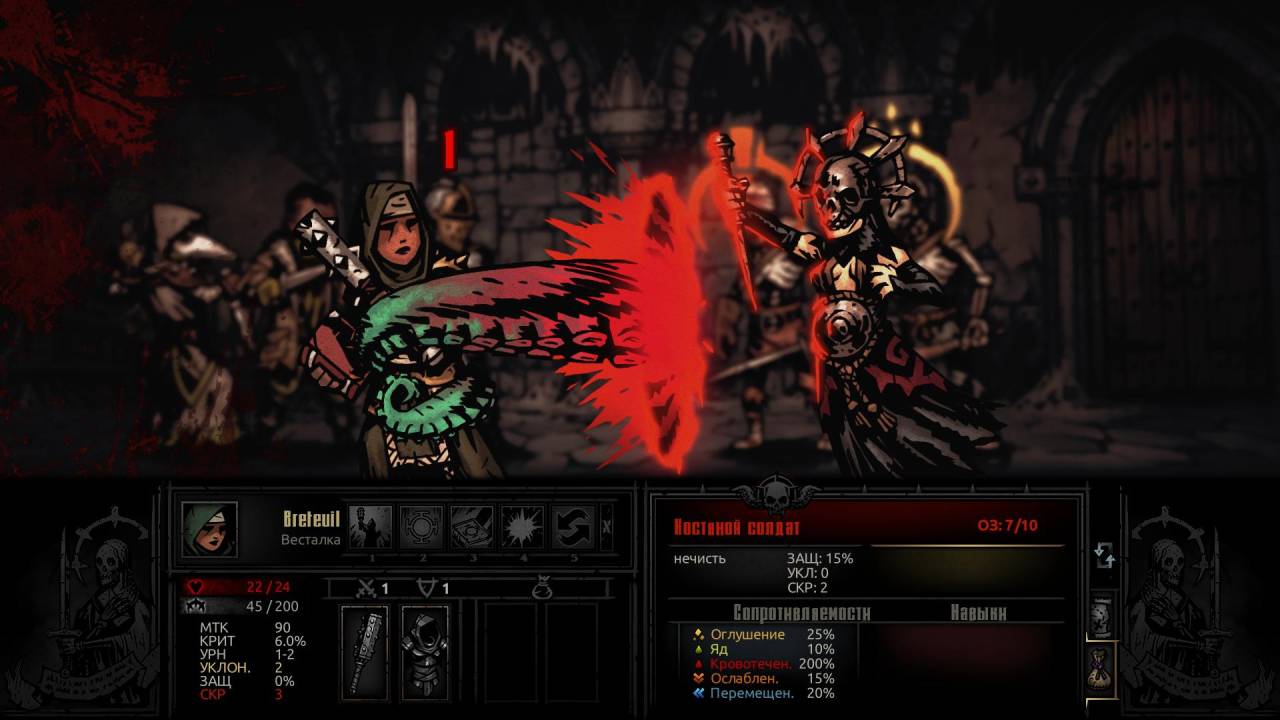Click the X pass turn button
This screenshot has width=1280, height=720.
[608, 527]
